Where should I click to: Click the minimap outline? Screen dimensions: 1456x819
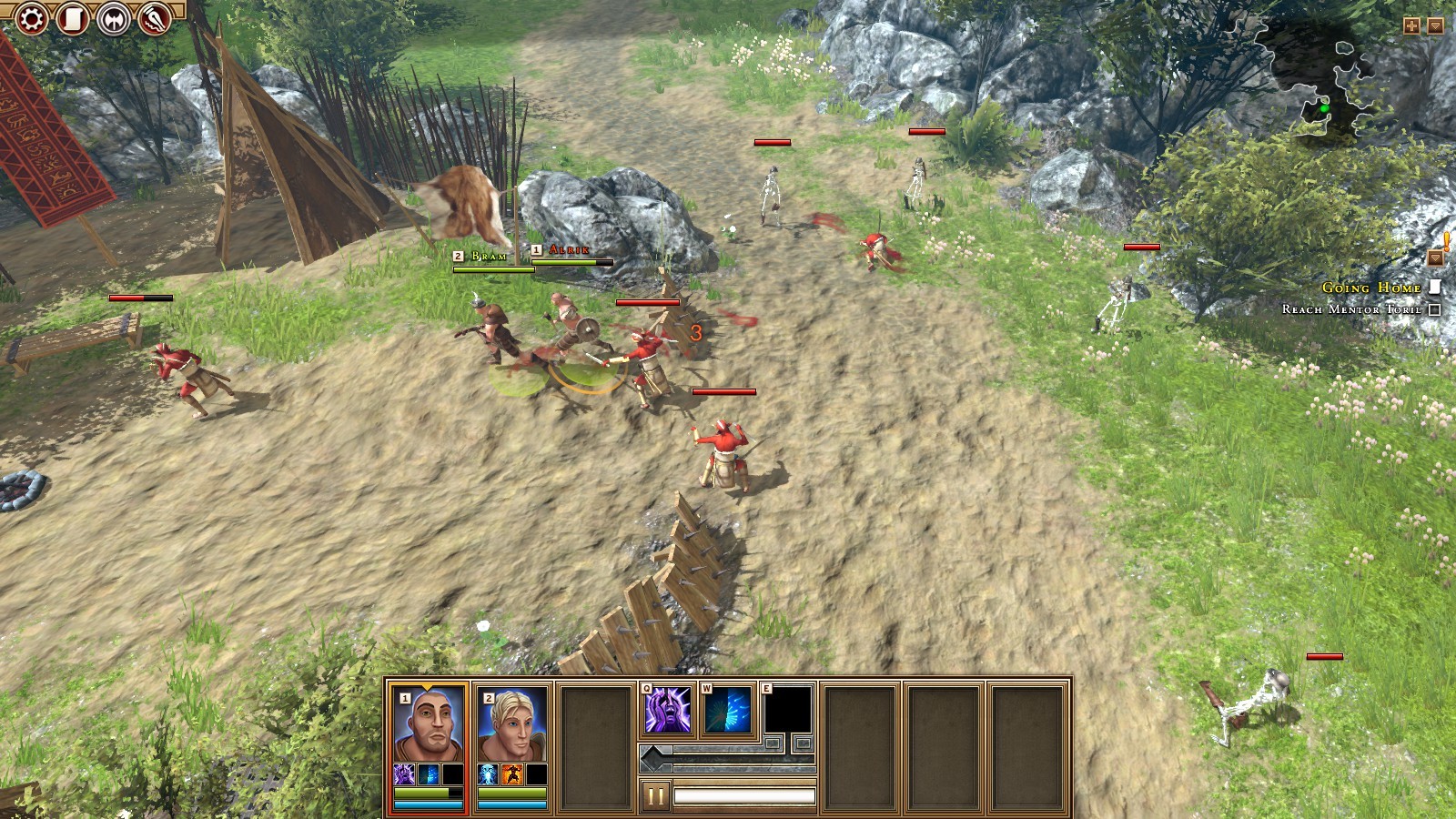click(x=1319, y=77)
